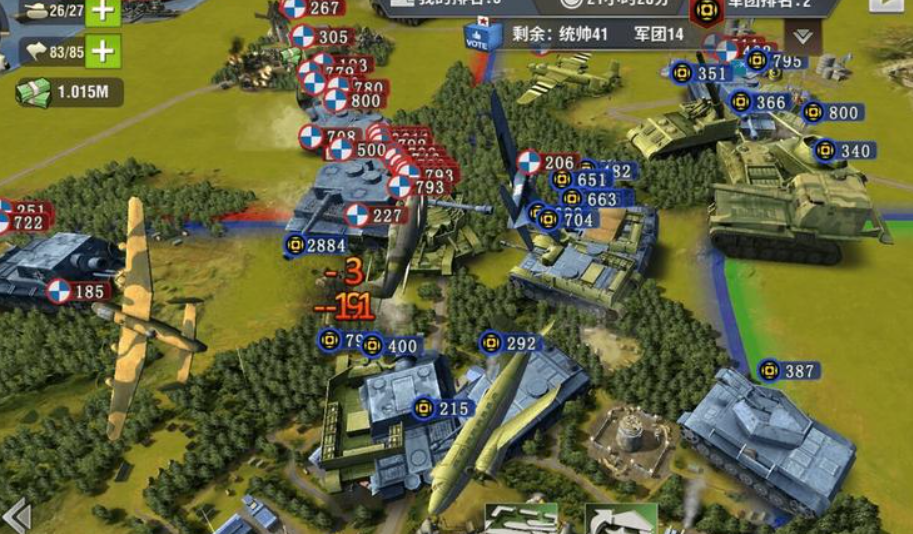Select the allied unit marked 340
The image size is (913, 534).
844,151
